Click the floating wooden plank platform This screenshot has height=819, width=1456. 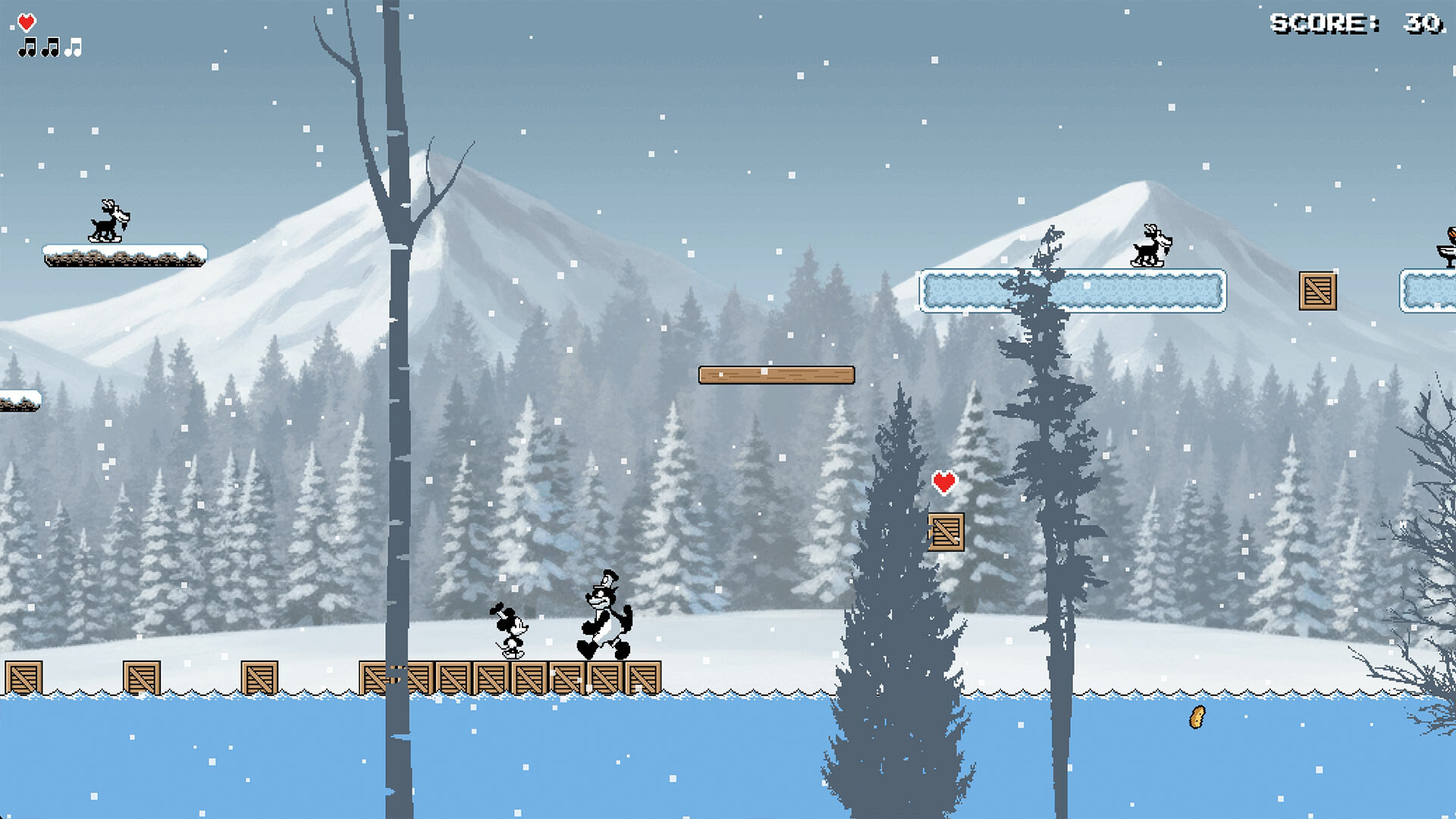[x=777, y=376]
